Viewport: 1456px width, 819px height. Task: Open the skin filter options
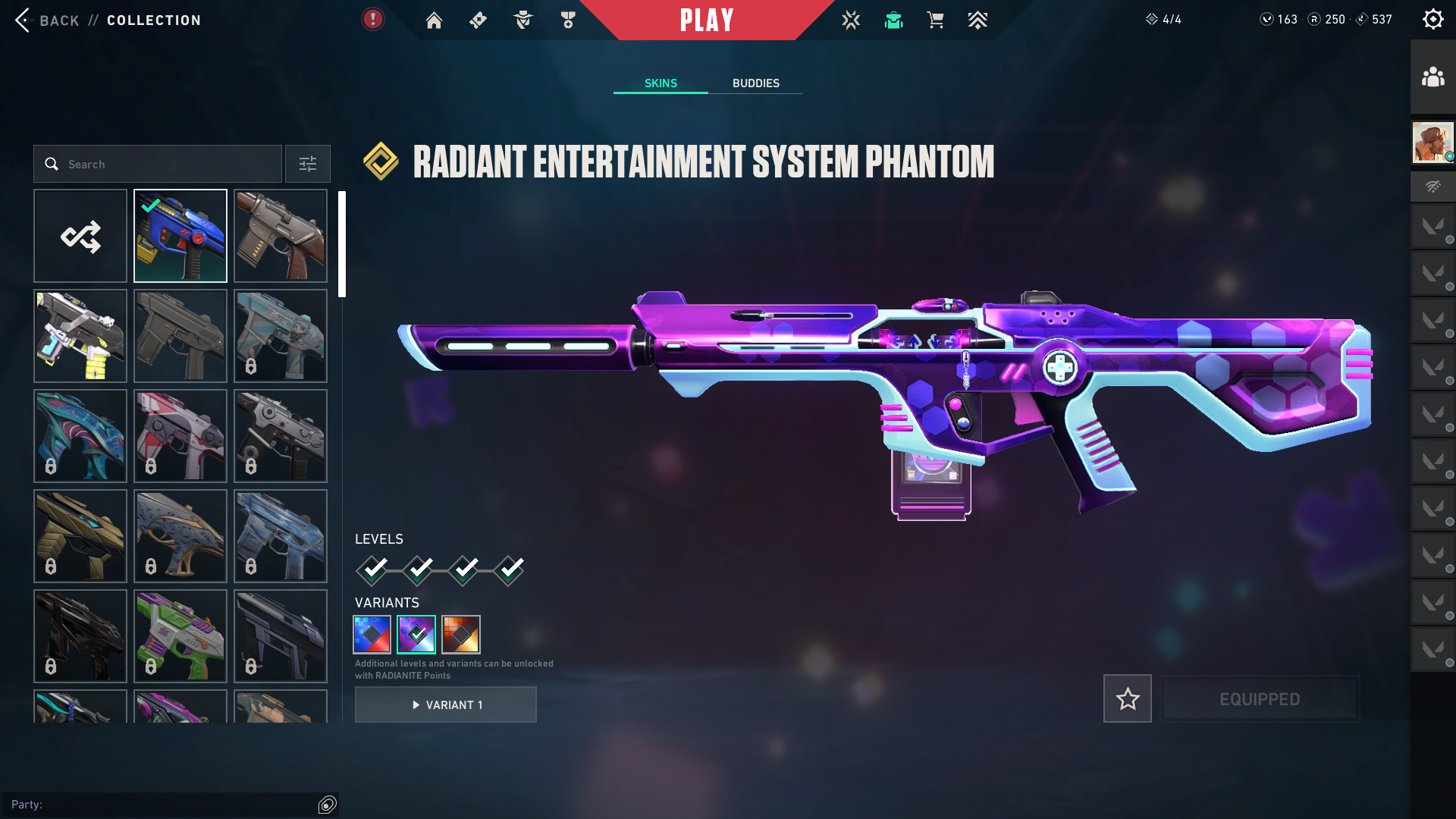(307, 164)
